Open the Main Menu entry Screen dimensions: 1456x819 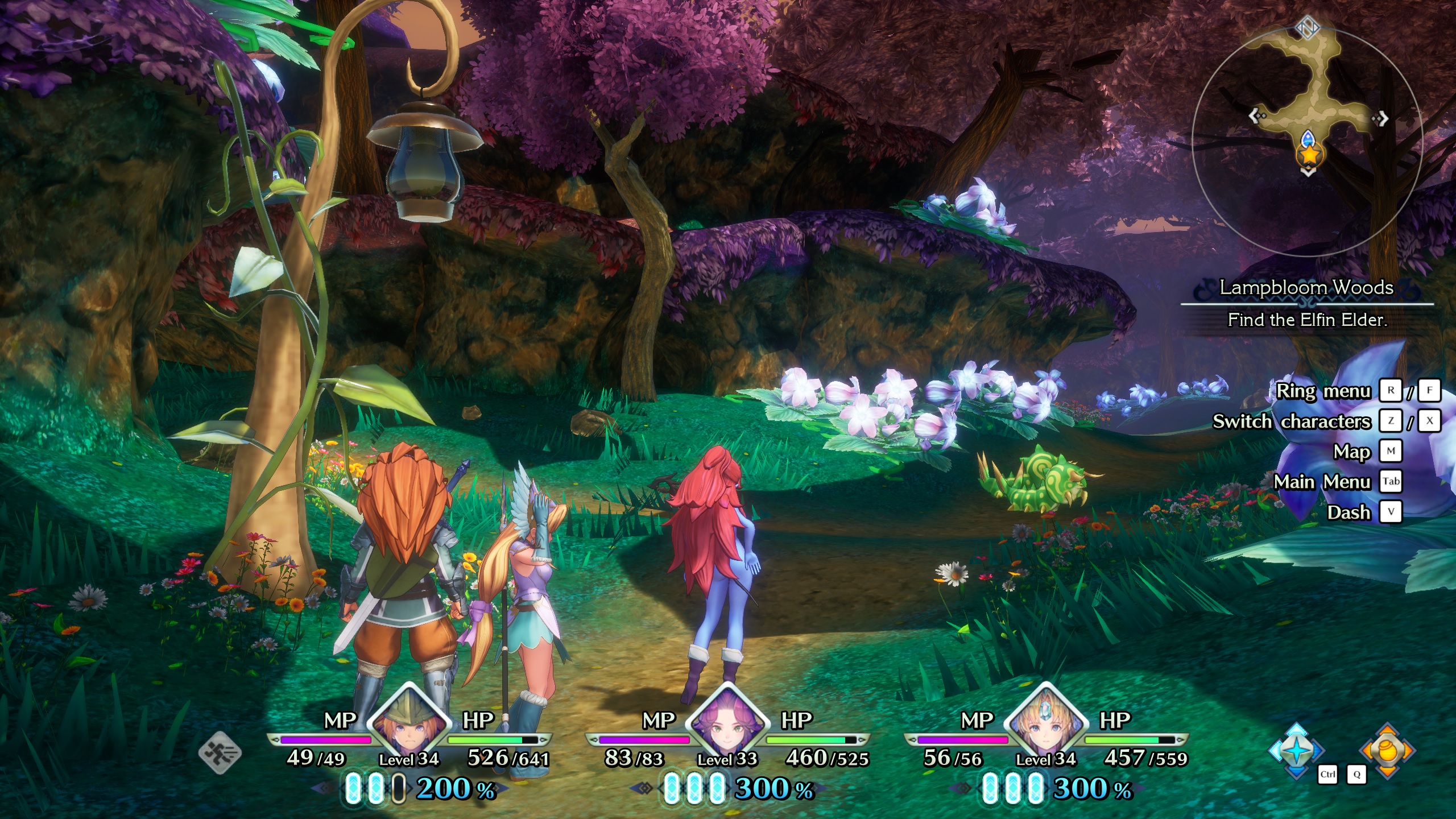pyautogui.click(x=1322, y=482)
